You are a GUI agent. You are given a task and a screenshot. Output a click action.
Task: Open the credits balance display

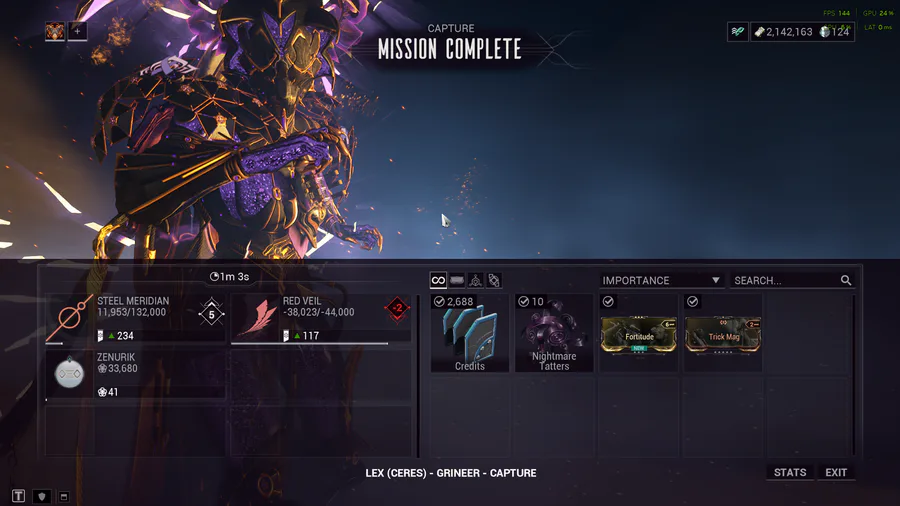pyautogui.click(x=784, y=32)
